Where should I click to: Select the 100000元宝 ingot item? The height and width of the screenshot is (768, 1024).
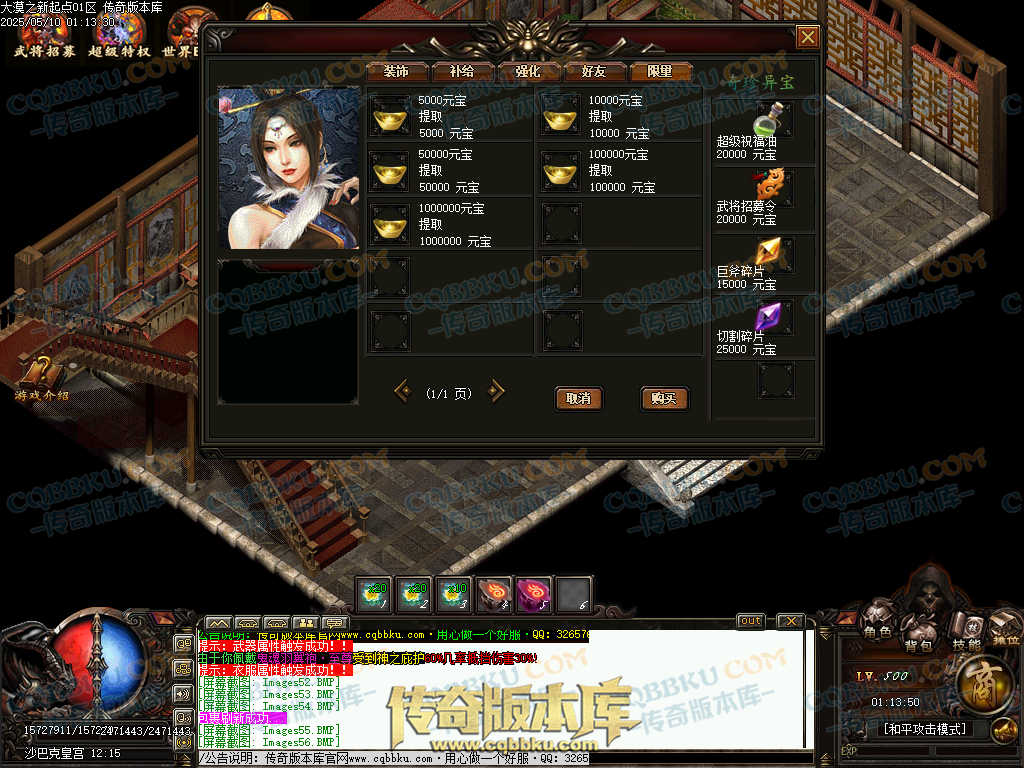tap(561, 172)
